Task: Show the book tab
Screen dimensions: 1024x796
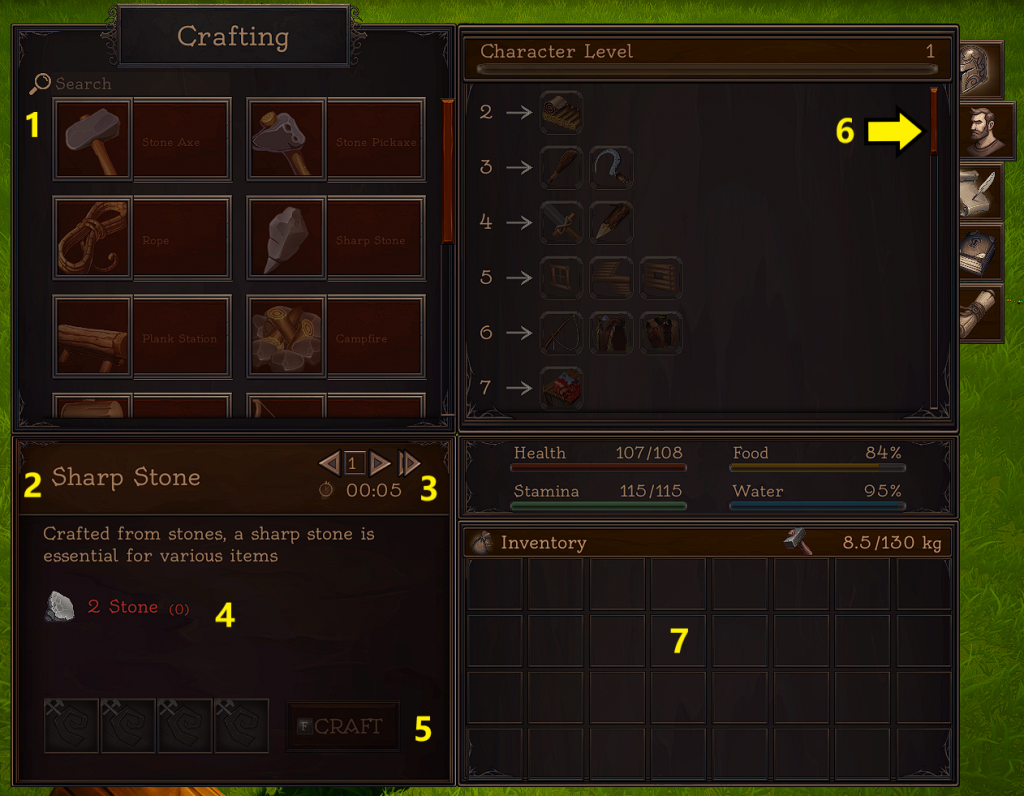Action: [x=980, y=252]
